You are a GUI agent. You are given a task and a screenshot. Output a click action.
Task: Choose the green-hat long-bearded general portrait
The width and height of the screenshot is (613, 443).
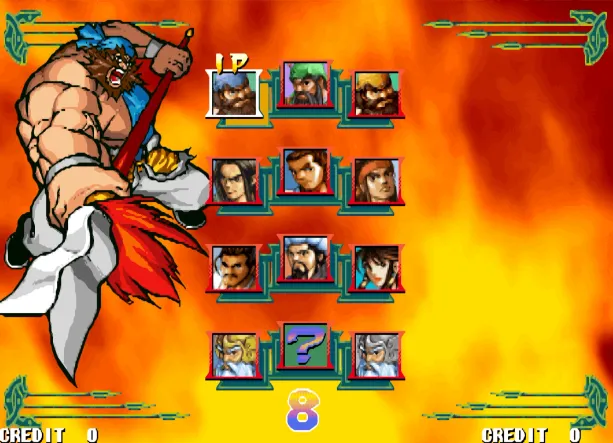tap(306, 84)
